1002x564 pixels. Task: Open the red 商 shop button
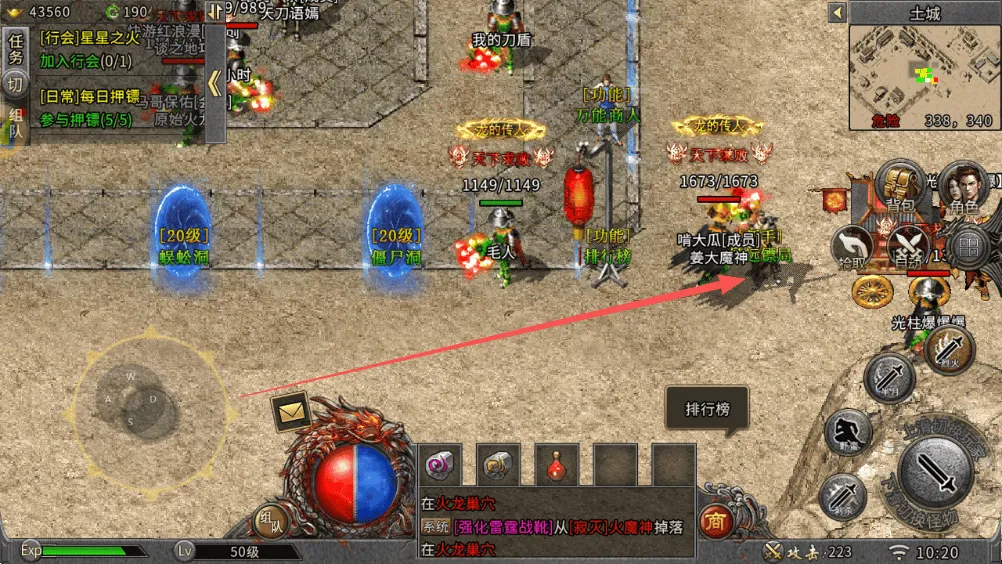click(x=714, y=521)
